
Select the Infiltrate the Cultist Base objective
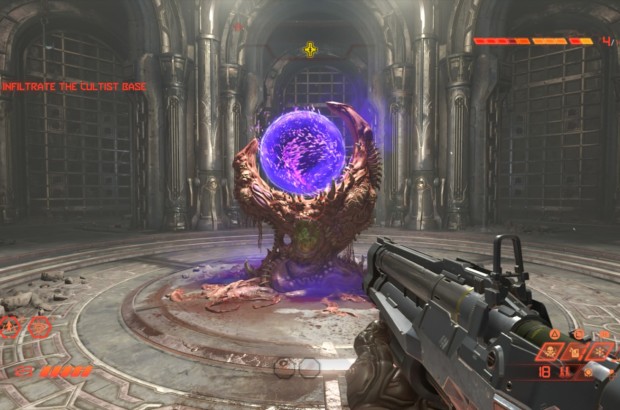(x=74, y=87)
